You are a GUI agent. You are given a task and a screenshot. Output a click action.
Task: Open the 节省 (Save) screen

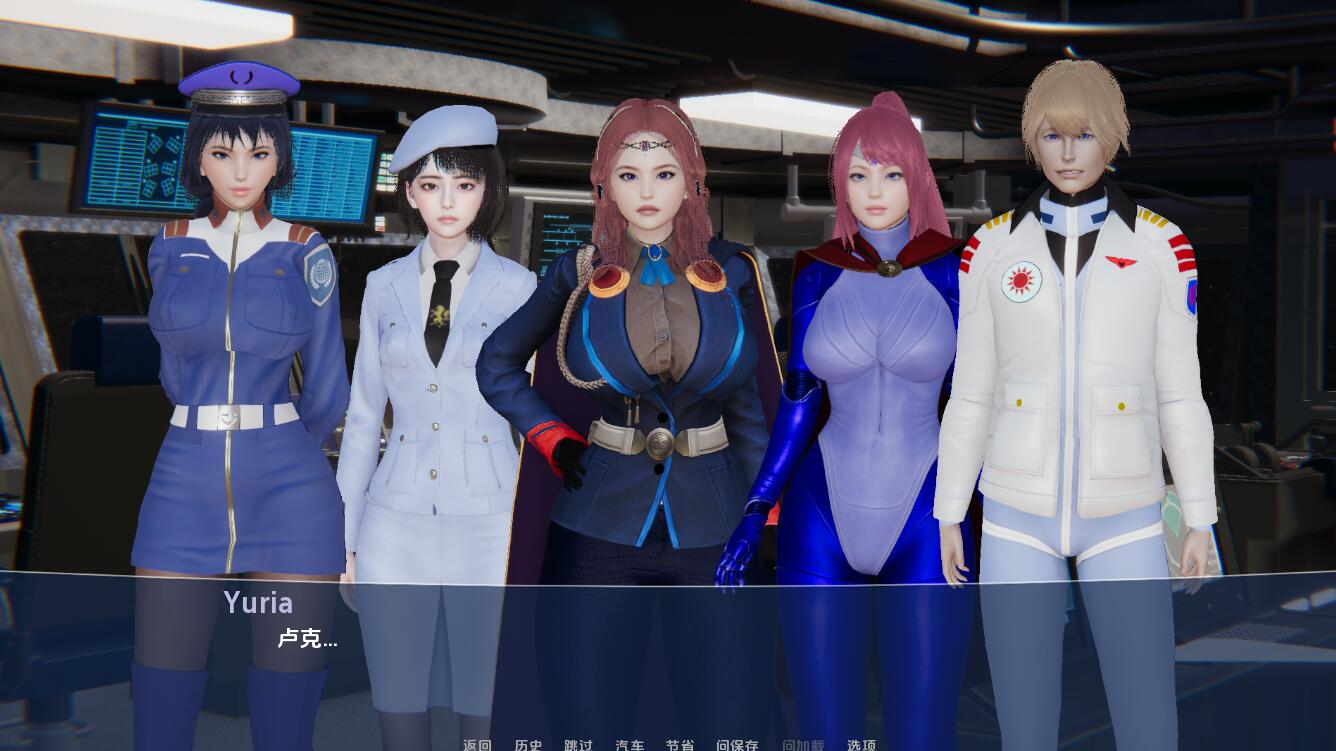click(681, 745)
